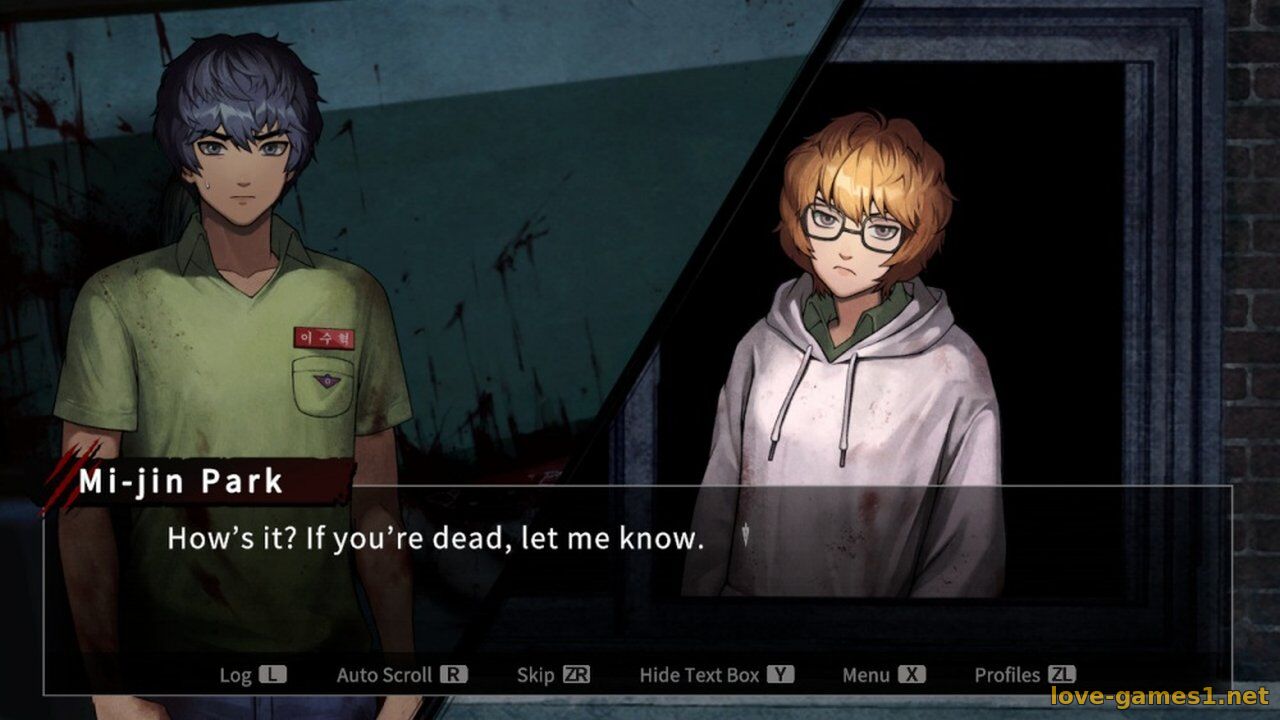This screenshot has width=1280, height=720.
Task: Show the character Profiles
Action: (x=1024, y=675)
